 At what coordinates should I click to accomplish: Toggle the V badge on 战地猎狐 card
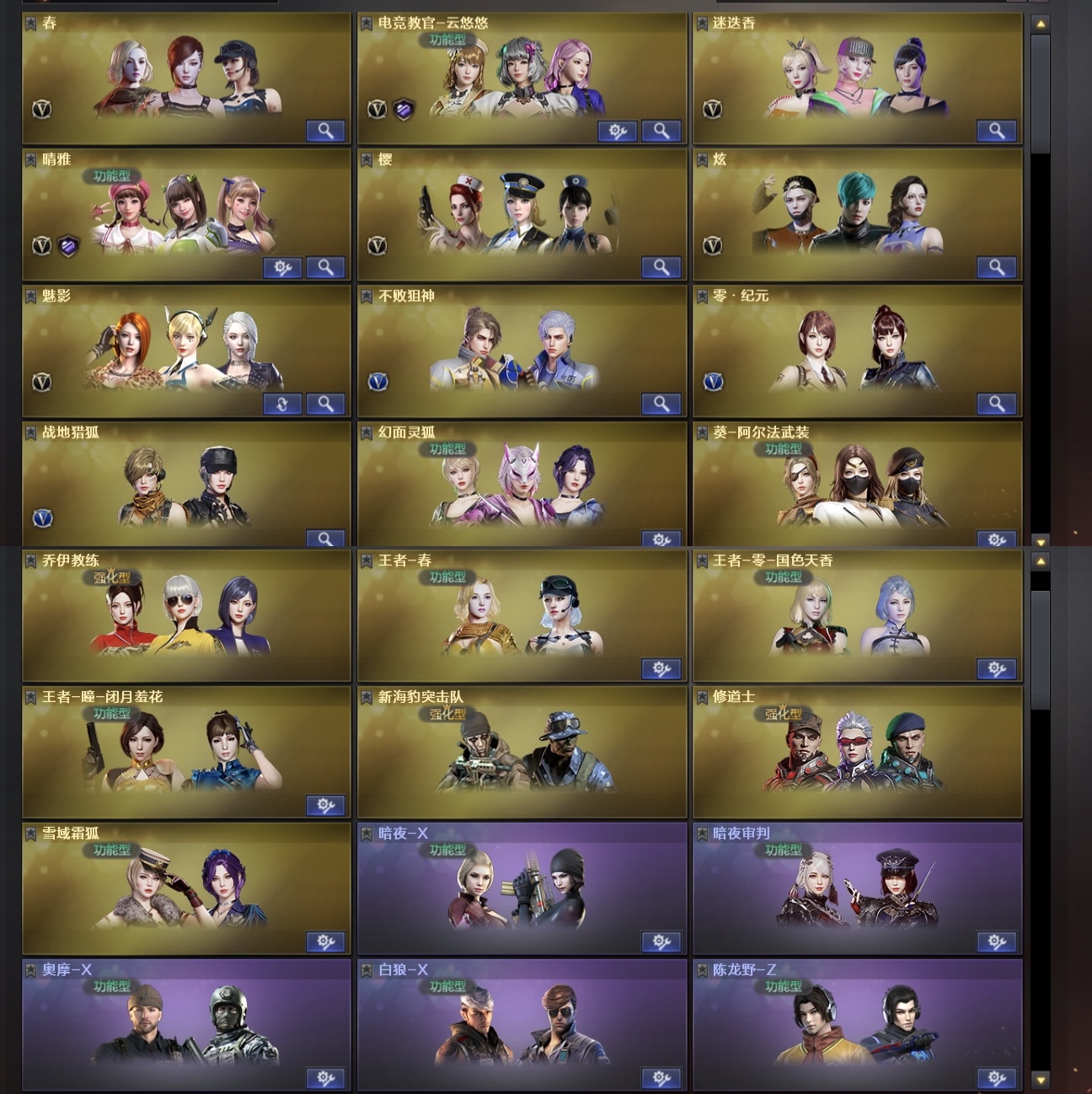click(40, 518)
